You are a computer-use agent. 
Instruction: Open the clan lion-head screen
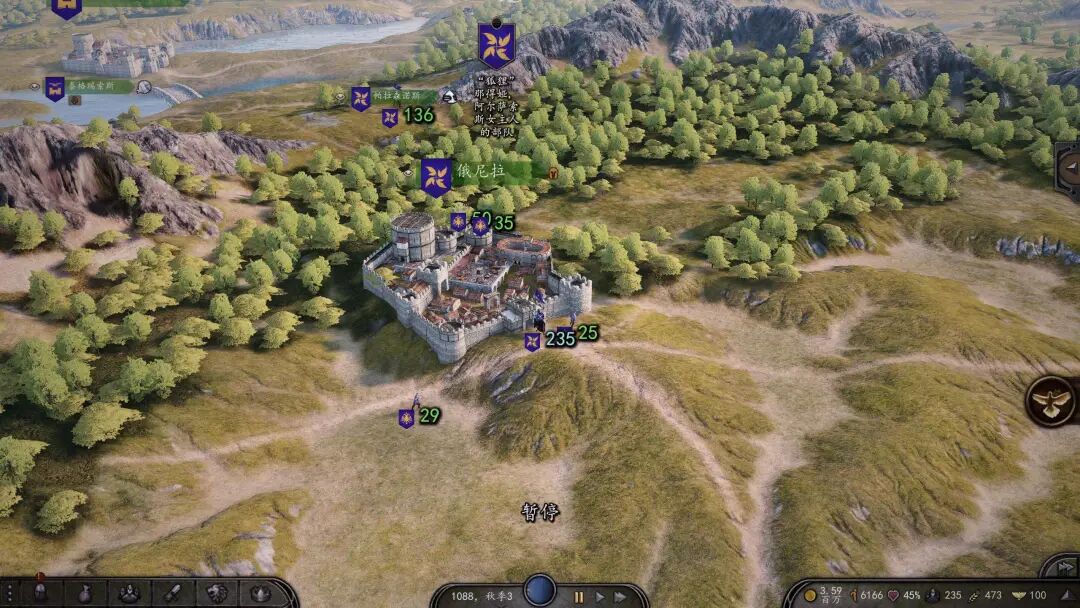coord(217,593)
